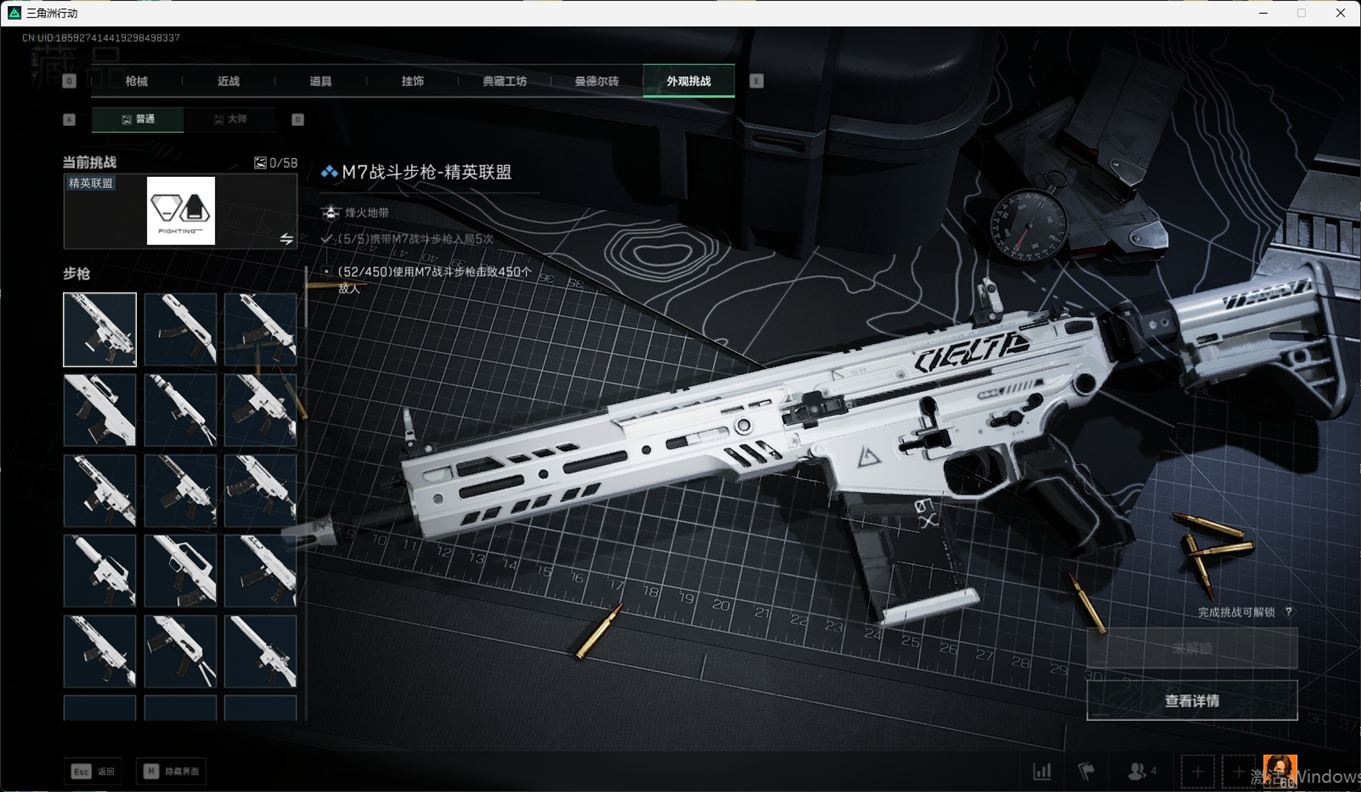Image resolution: width=1361 pixels, height=792 pixels.
Task: Show the unlock help question mark
Action: point(1289,612)
